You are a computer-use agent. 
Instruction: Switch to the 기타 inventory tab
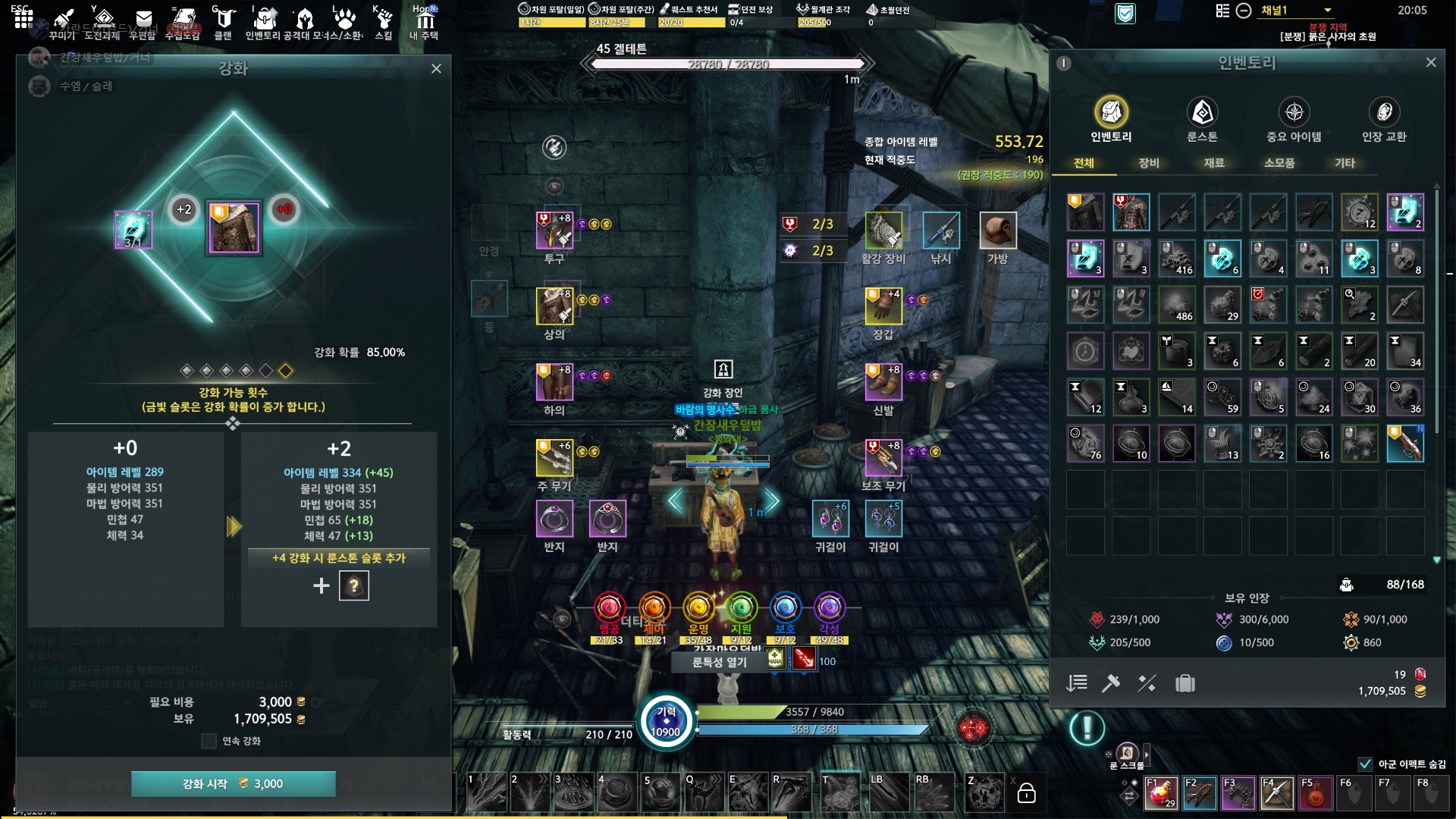point(1345,163)
